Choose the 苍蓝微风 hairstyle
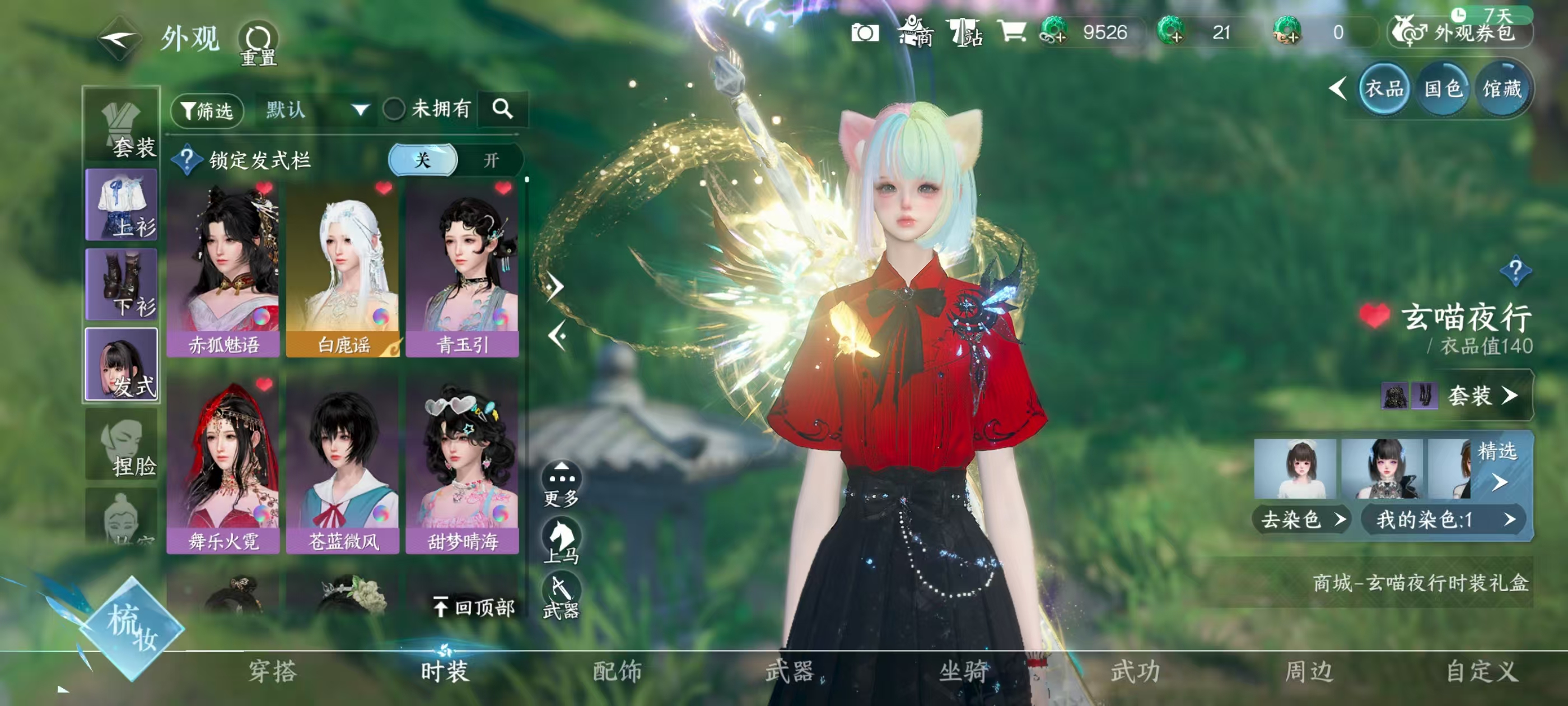 point(343,464)
